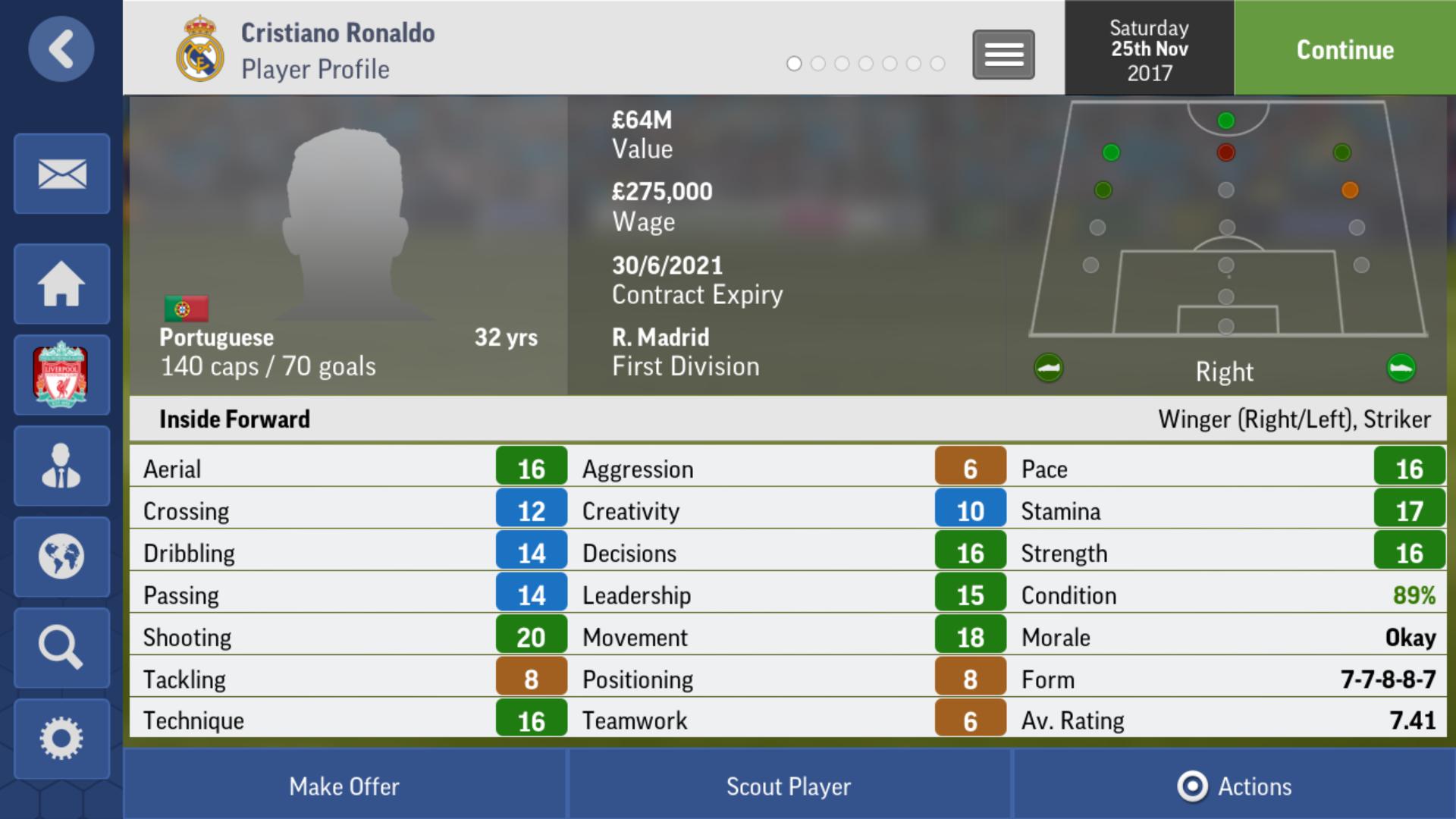Make Offer for Cristiano Ronaldo
Viewport: 1456px width, 819px height.
click(x=344, y=786)
